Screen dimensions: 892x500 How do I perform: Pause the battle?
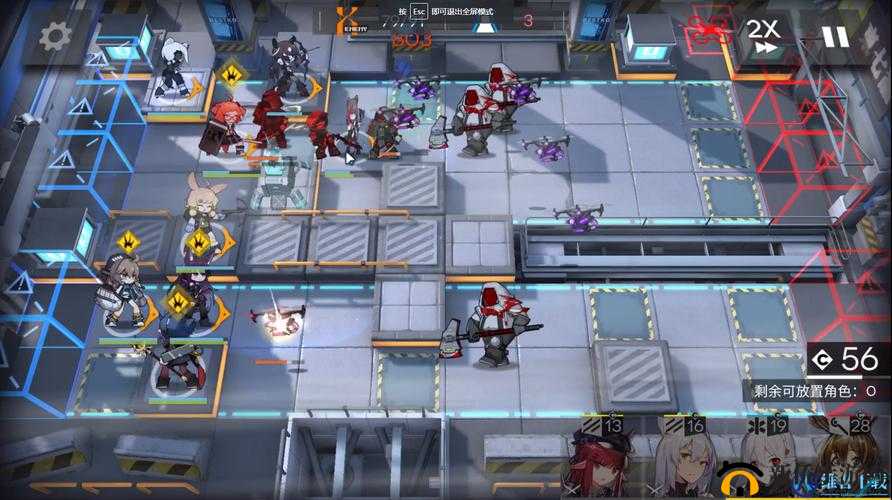(834, 38)
